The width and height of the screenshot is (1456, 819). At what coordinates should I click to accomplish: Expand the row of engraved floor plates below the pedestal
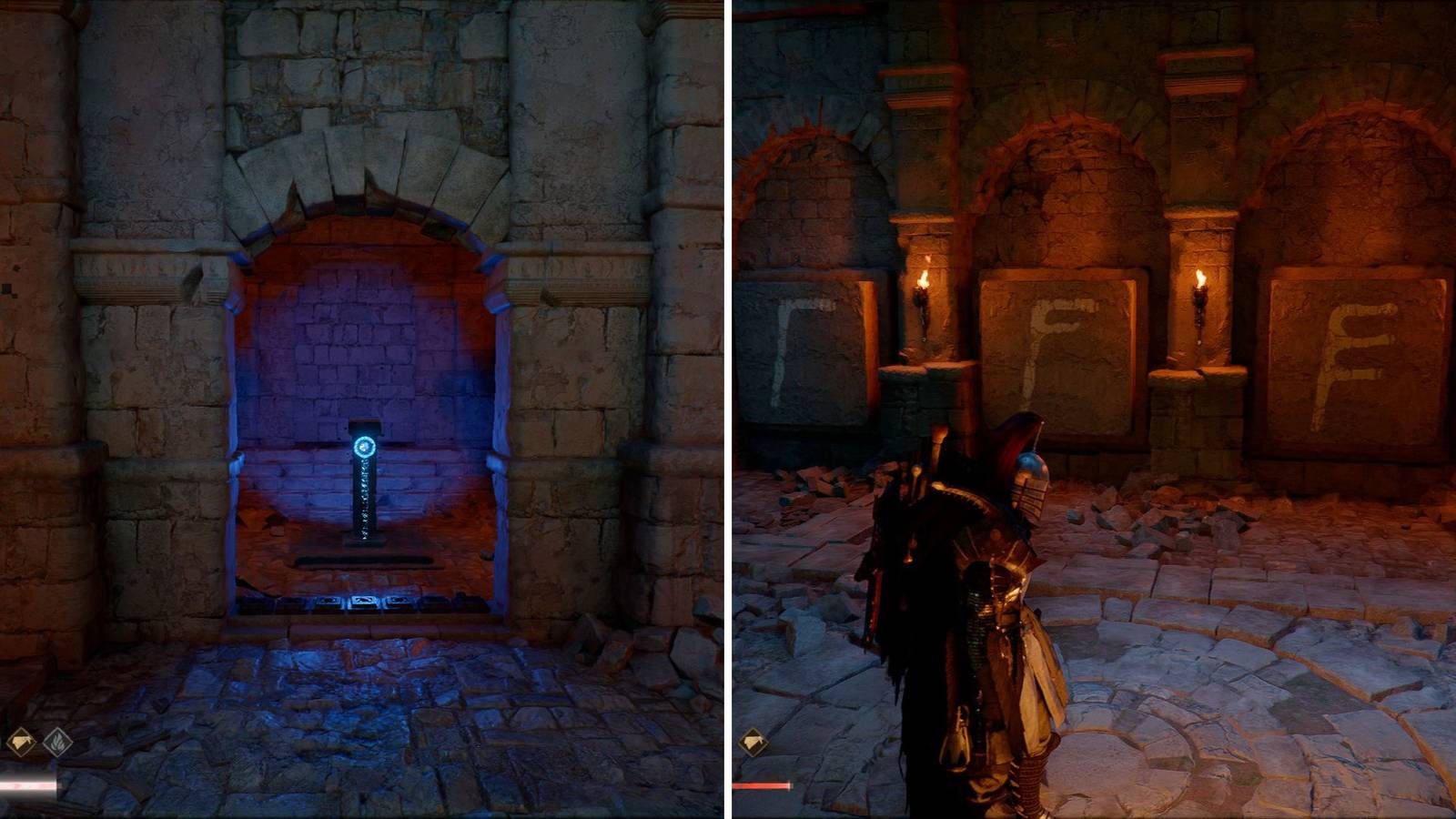364,602
